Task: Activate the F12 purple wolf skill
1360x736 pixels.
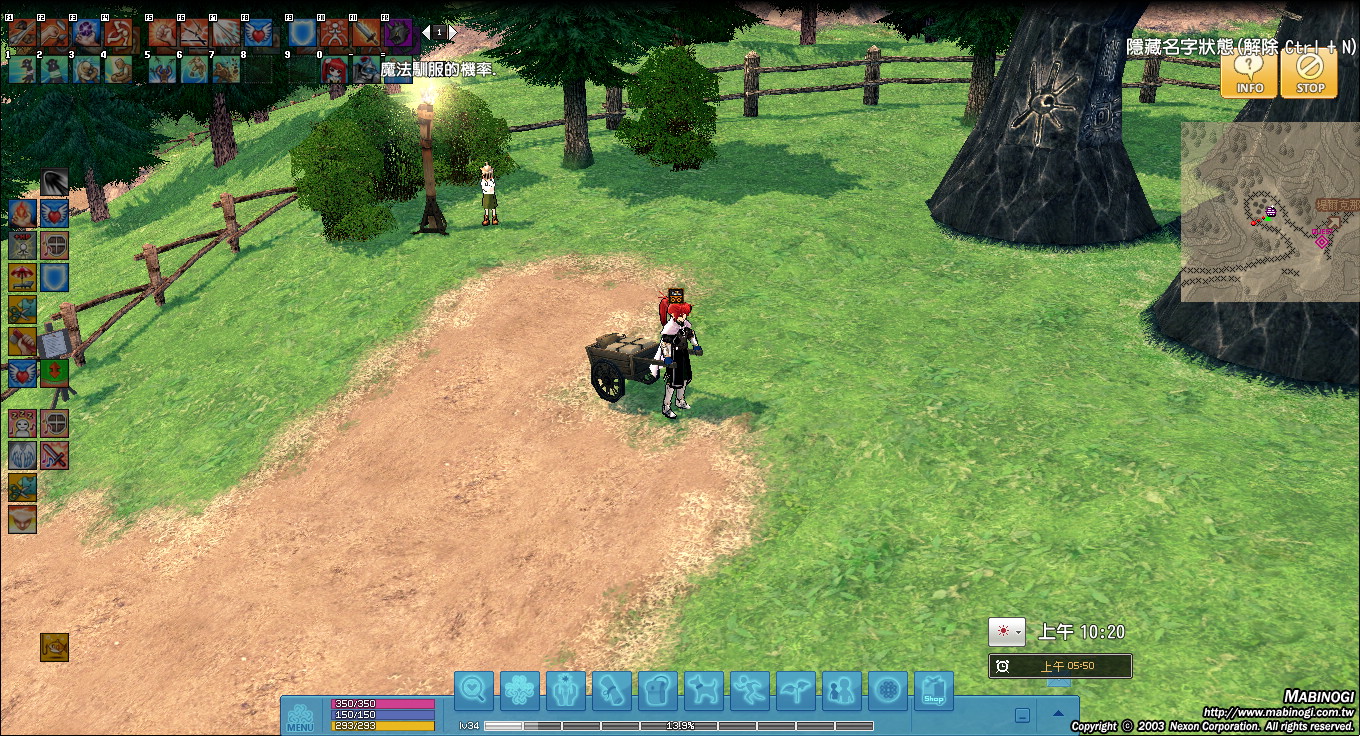Action: pyautogui.click(x=398, y=34)
